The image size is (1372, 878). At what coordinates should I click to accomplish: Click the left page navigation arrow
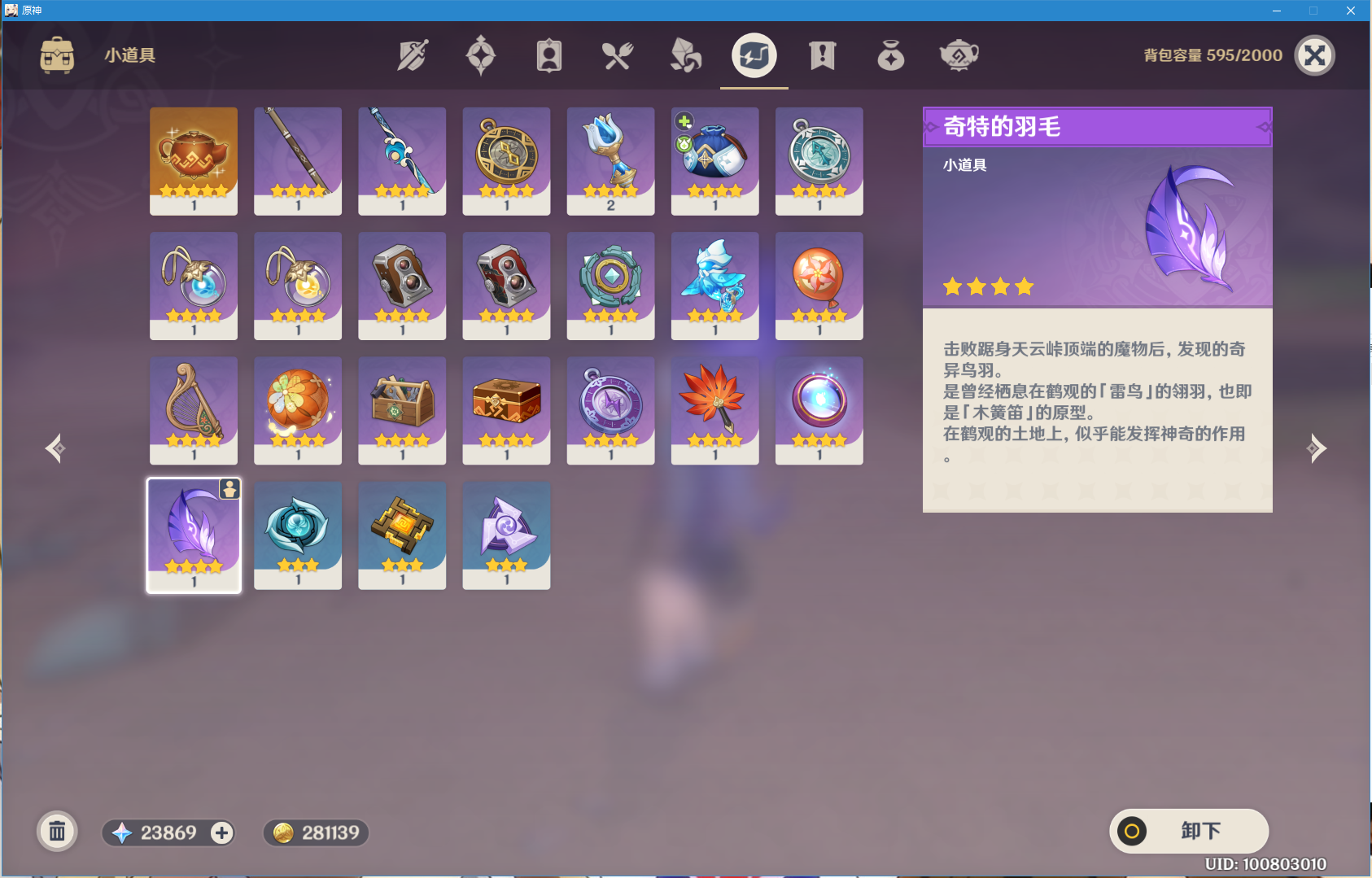55,448
